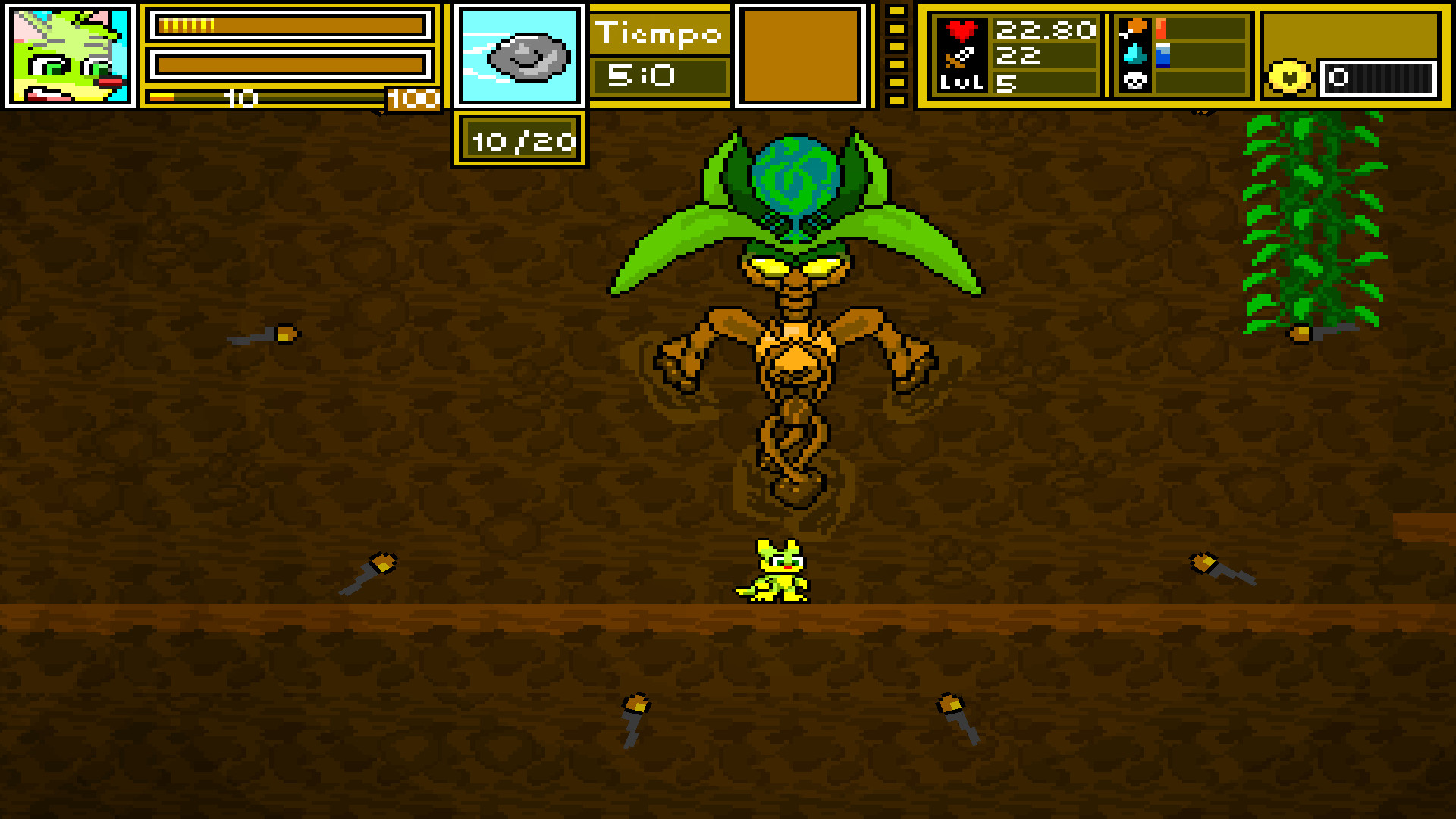1456x819 pixels.
Task: Click the health bar showing 10 of 100
Action: [x=288, y=97]
